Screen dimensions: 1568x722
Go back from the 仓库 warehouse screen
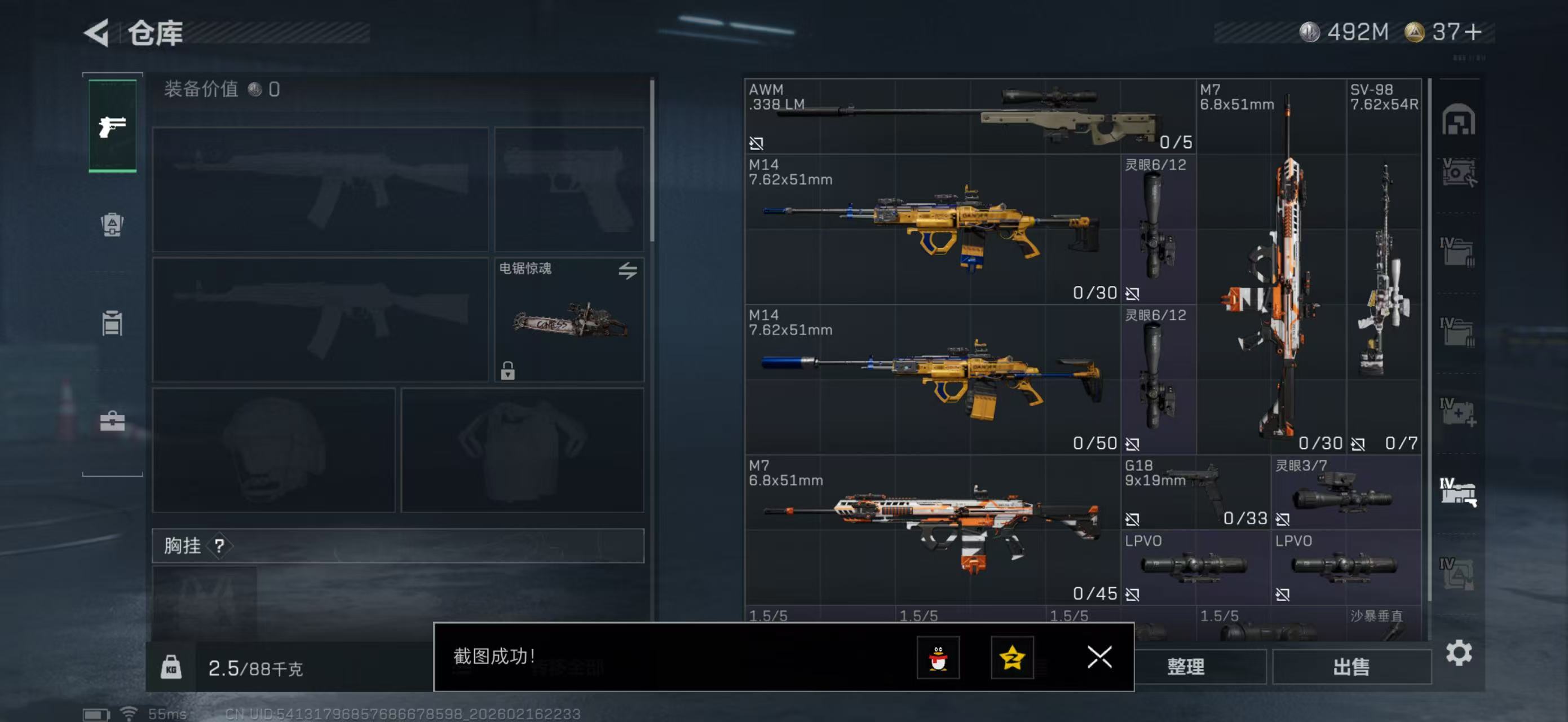[98, 33]
